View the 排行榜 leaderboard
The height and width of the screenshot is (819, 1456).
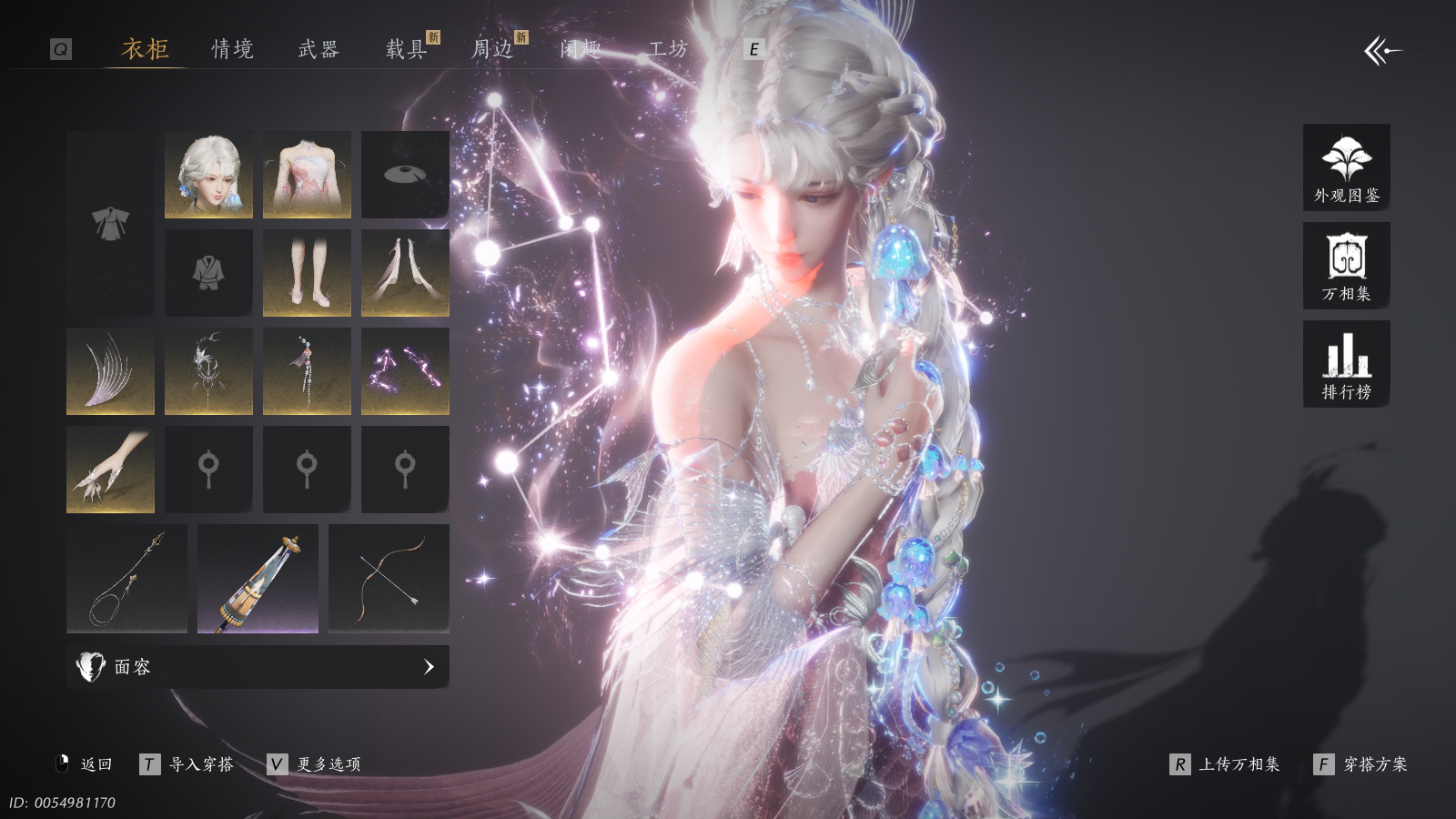point(1346,364)
